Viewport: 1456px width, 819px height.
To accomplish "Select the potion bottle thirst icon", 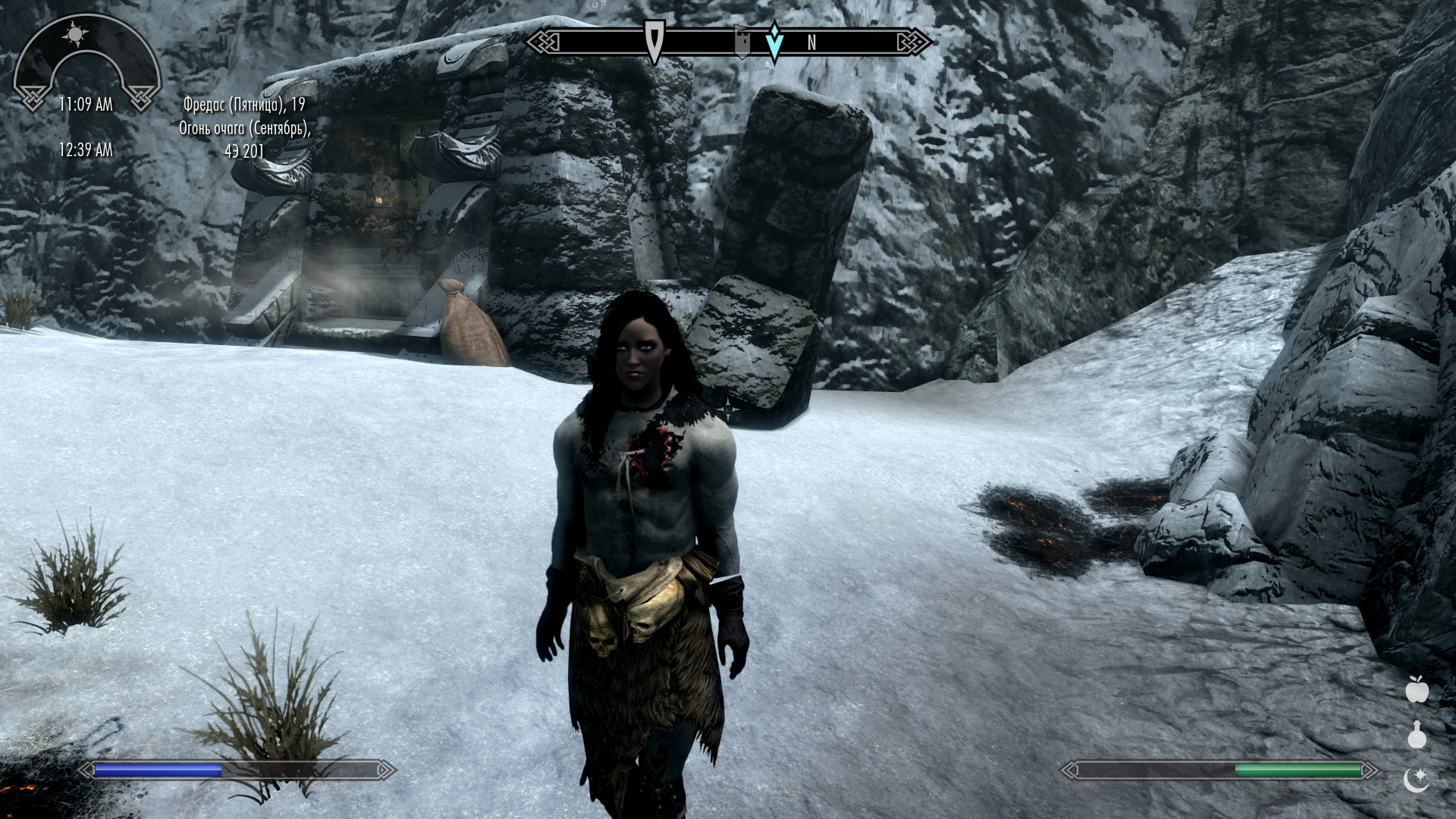I will click(x=1417, y=733).
